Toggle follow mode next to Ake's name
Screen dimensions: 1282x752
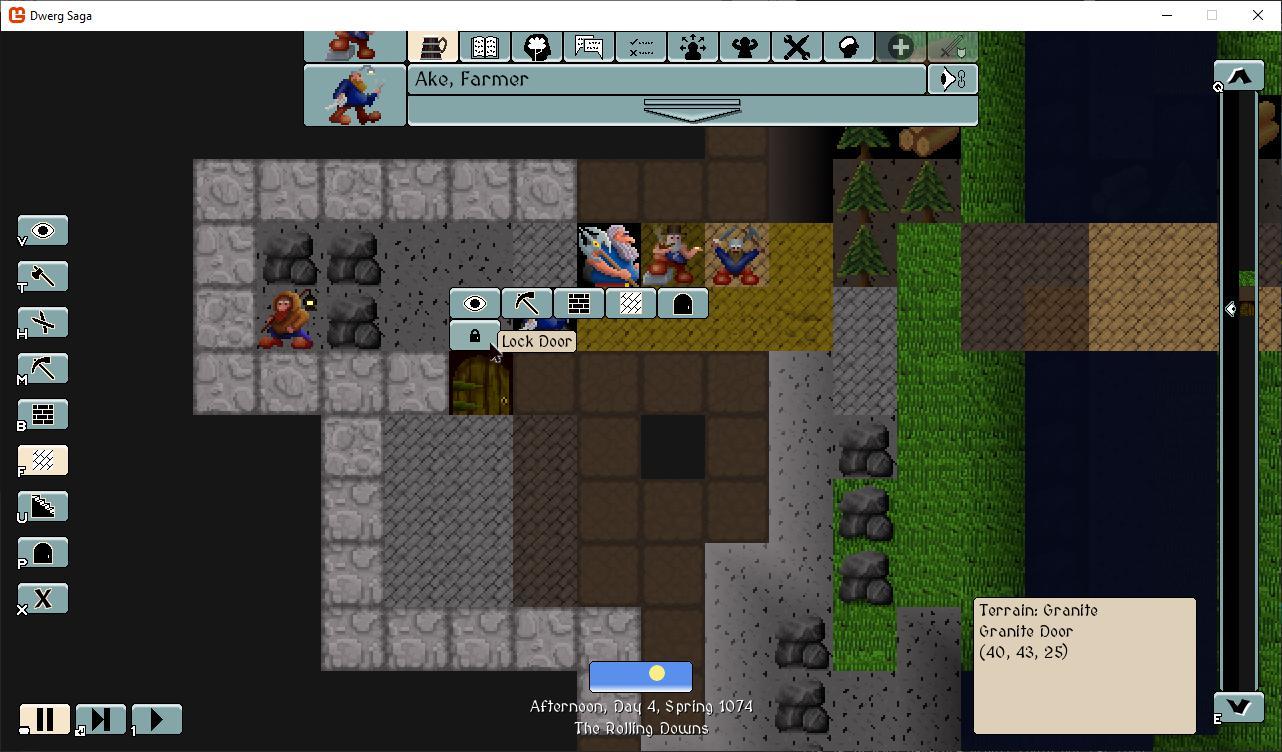(x=952, y=79)
